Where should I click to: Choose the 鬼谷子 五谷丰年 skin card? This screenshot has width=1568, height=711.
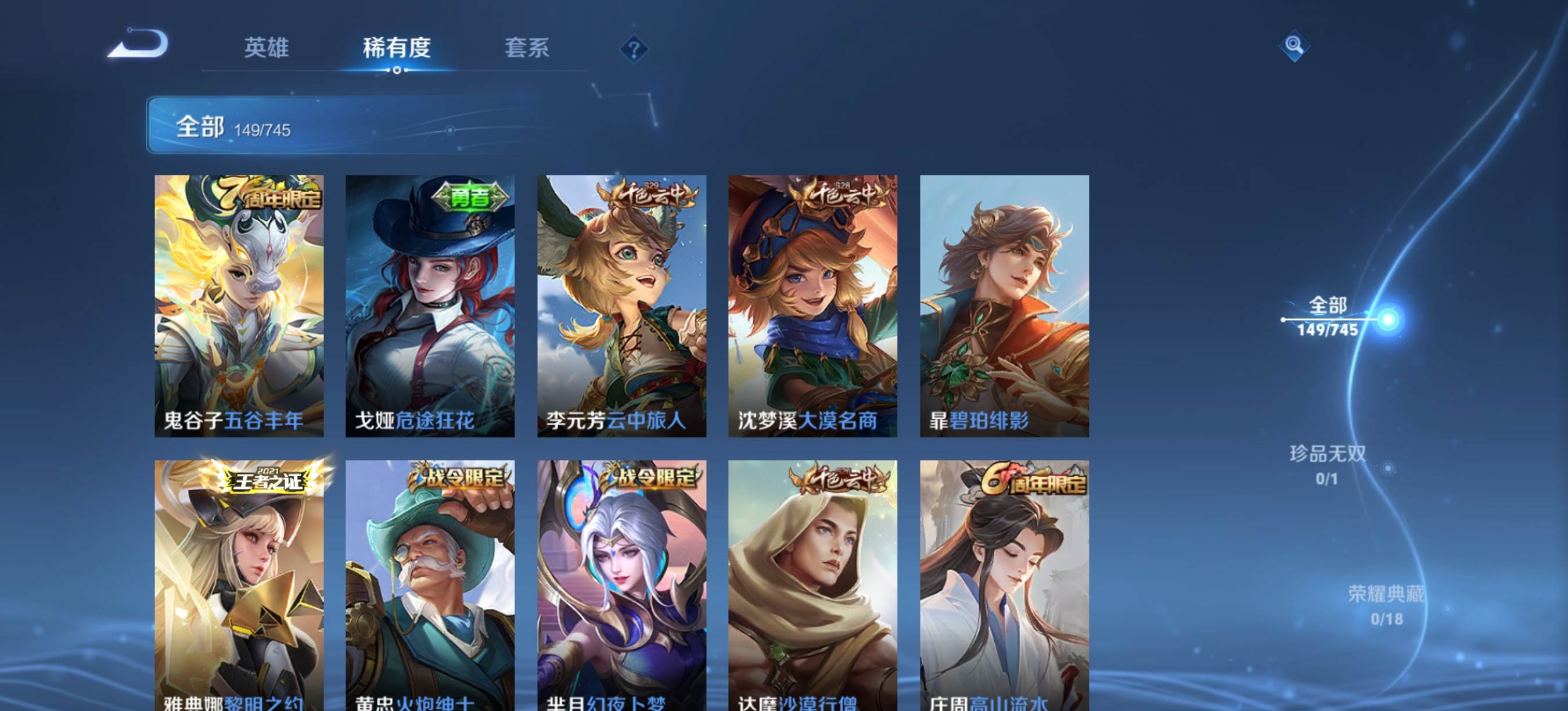pos(239,306)
